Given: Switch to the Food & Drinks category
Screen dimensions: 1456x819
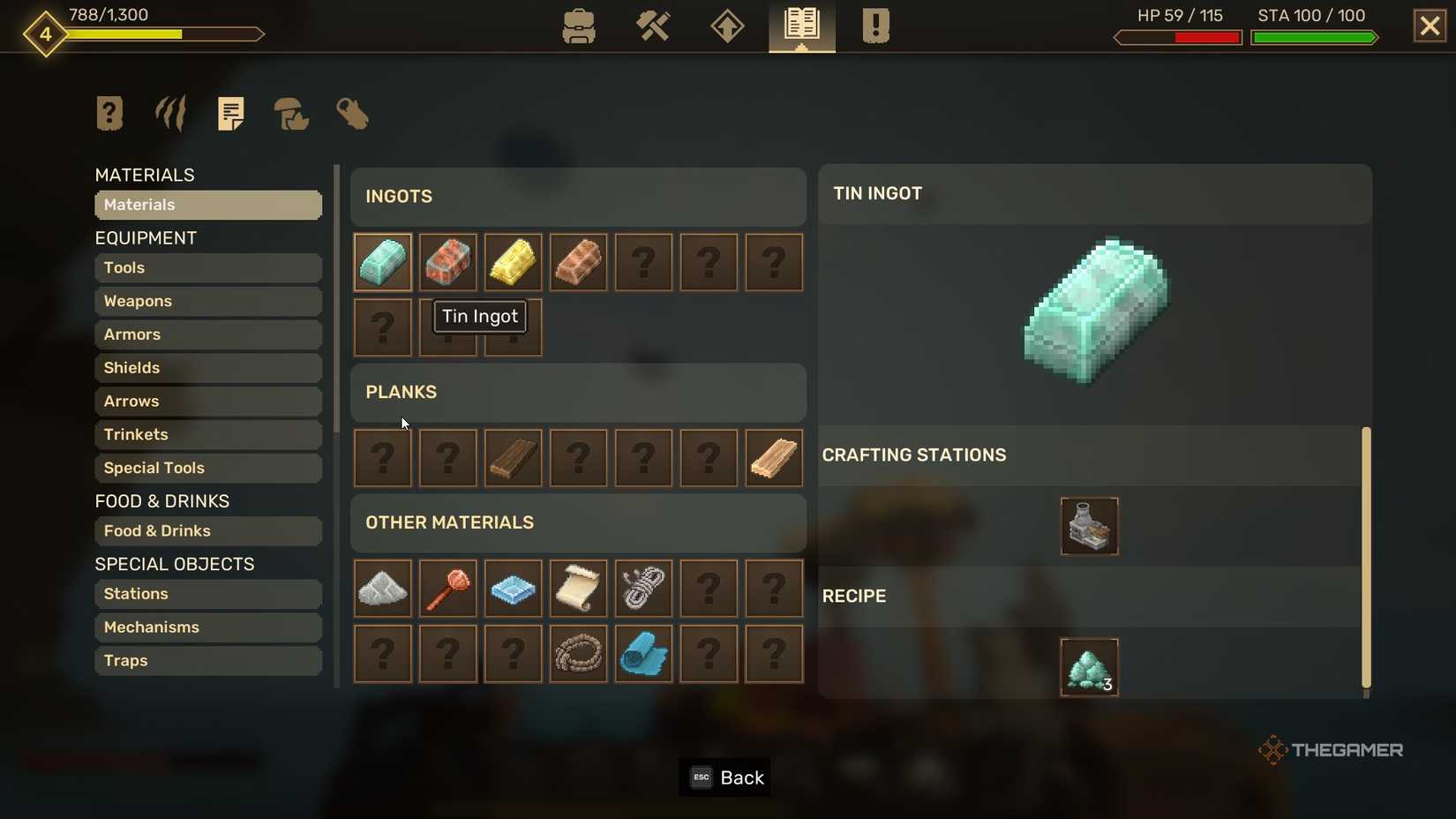Looking at the screenshot, I should tap(207, 530).
